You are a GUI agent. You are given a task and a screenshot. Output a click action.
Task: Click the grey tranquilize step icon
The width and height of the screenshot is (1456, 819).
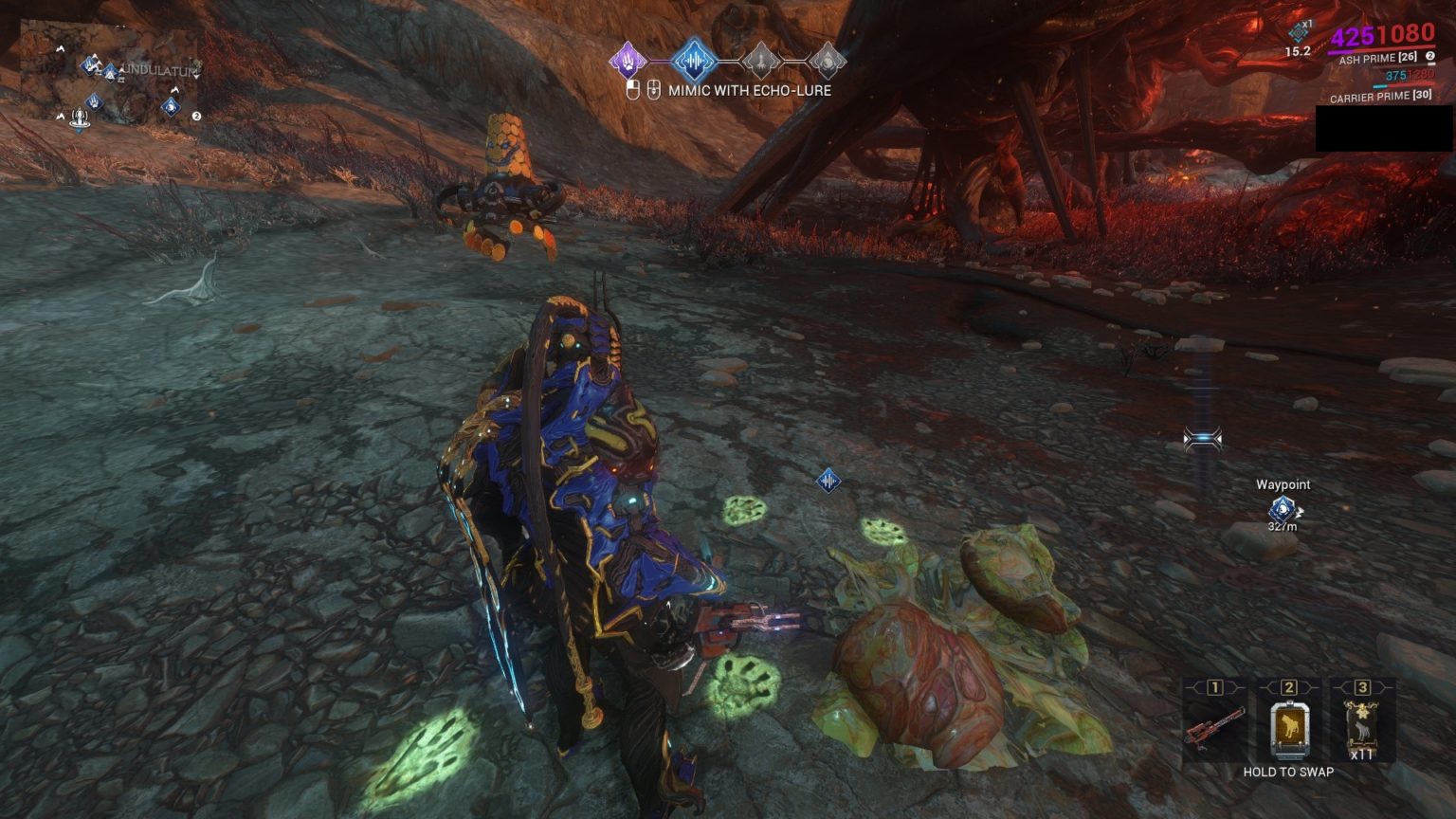(x=760, y=62)
